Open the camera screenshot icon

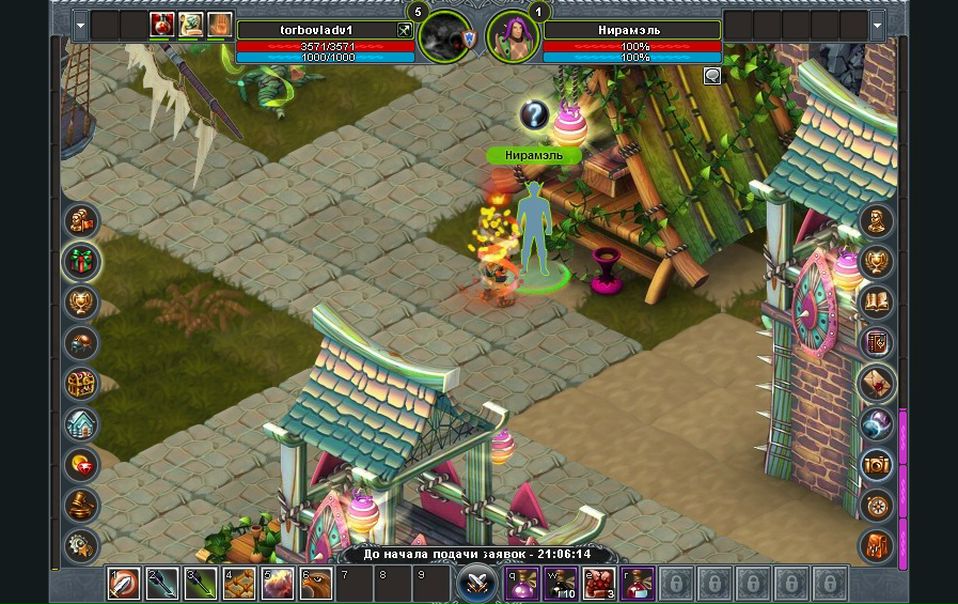click(x=877, y=464)
